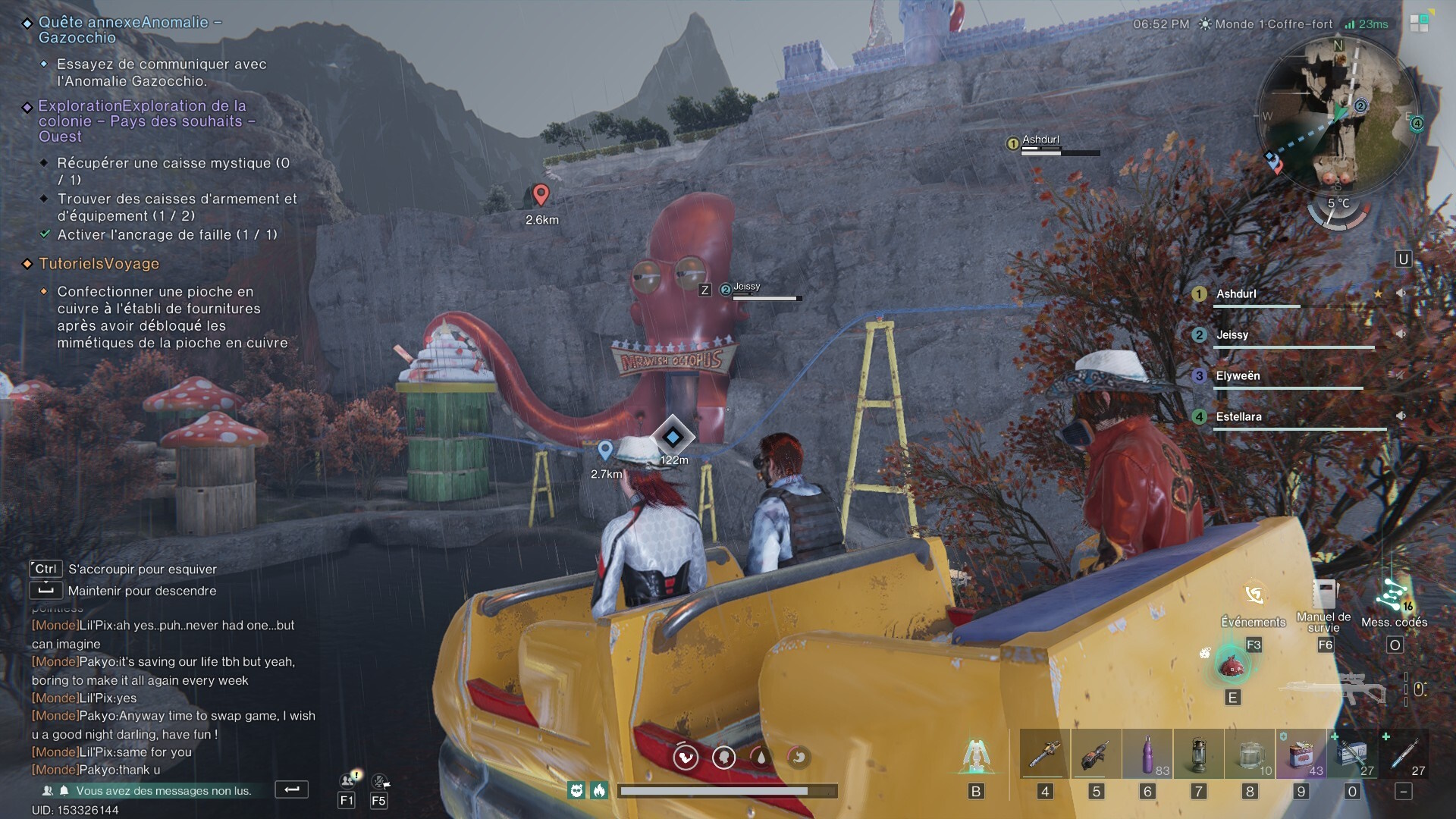
Task: Select the purple bottle hotbar slot
Action: 1147,755
